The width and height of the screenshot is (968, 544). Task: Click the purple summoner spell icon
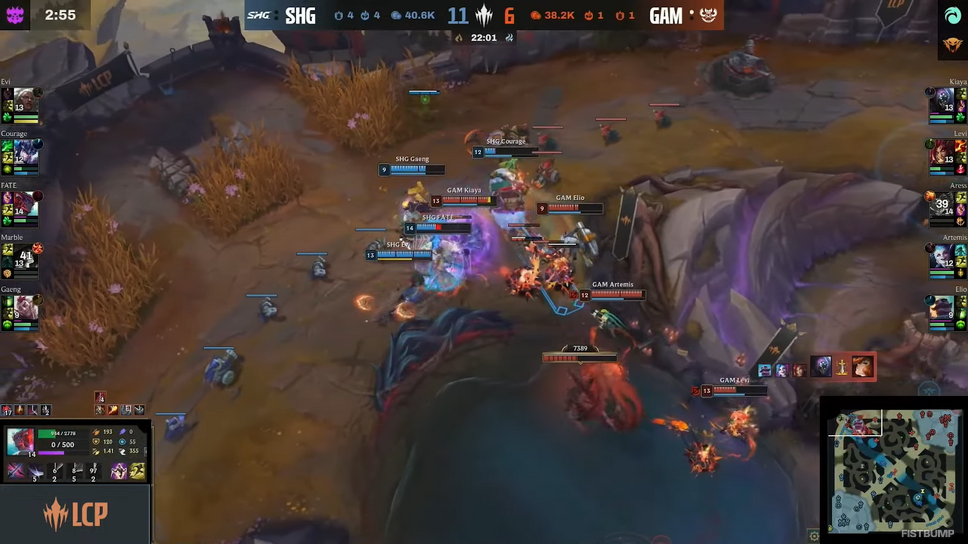pos(119,470)
